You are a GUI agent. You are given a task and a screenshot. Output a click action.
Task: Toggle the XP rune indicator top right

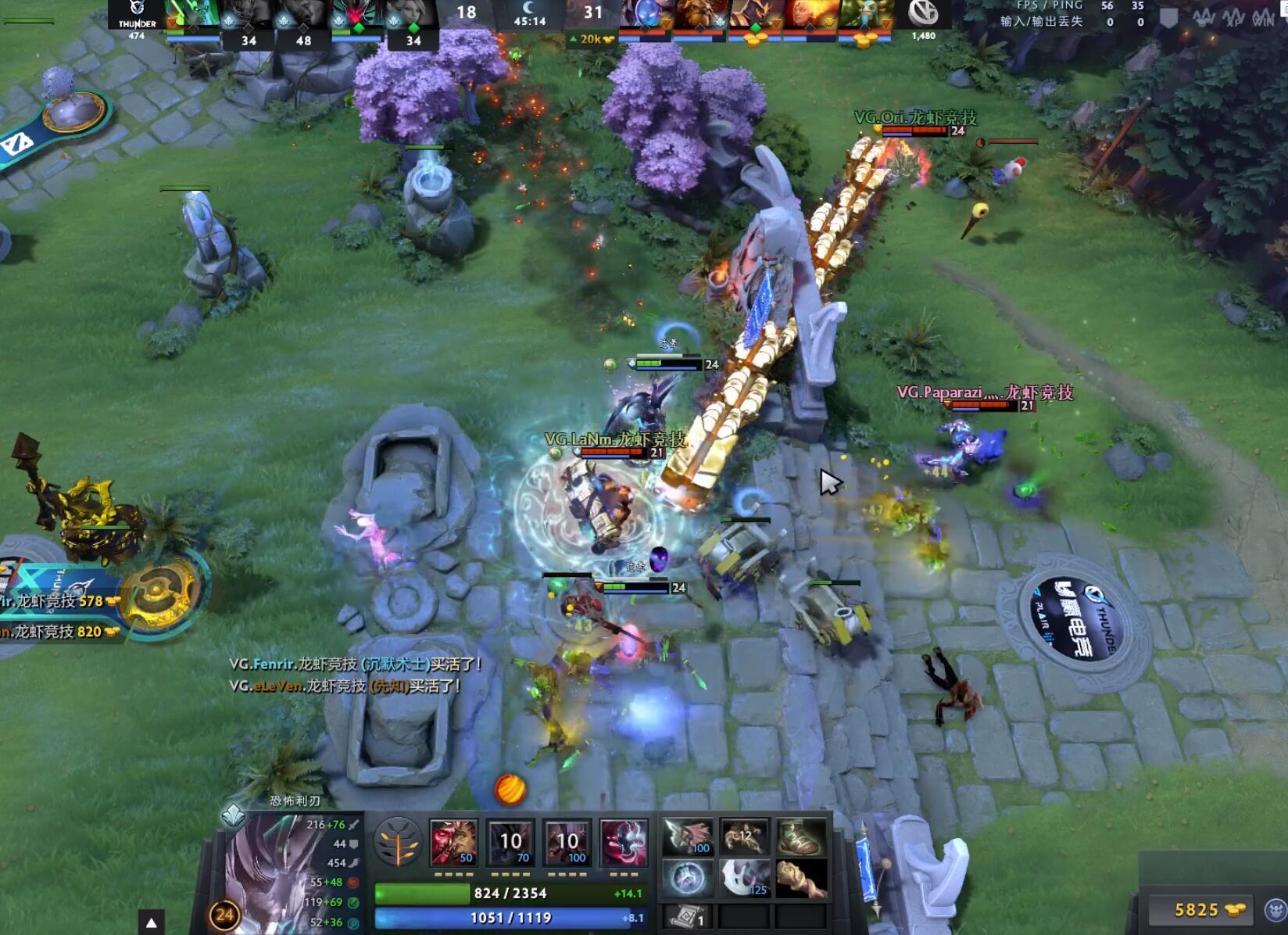click(x=1233, y=20)
